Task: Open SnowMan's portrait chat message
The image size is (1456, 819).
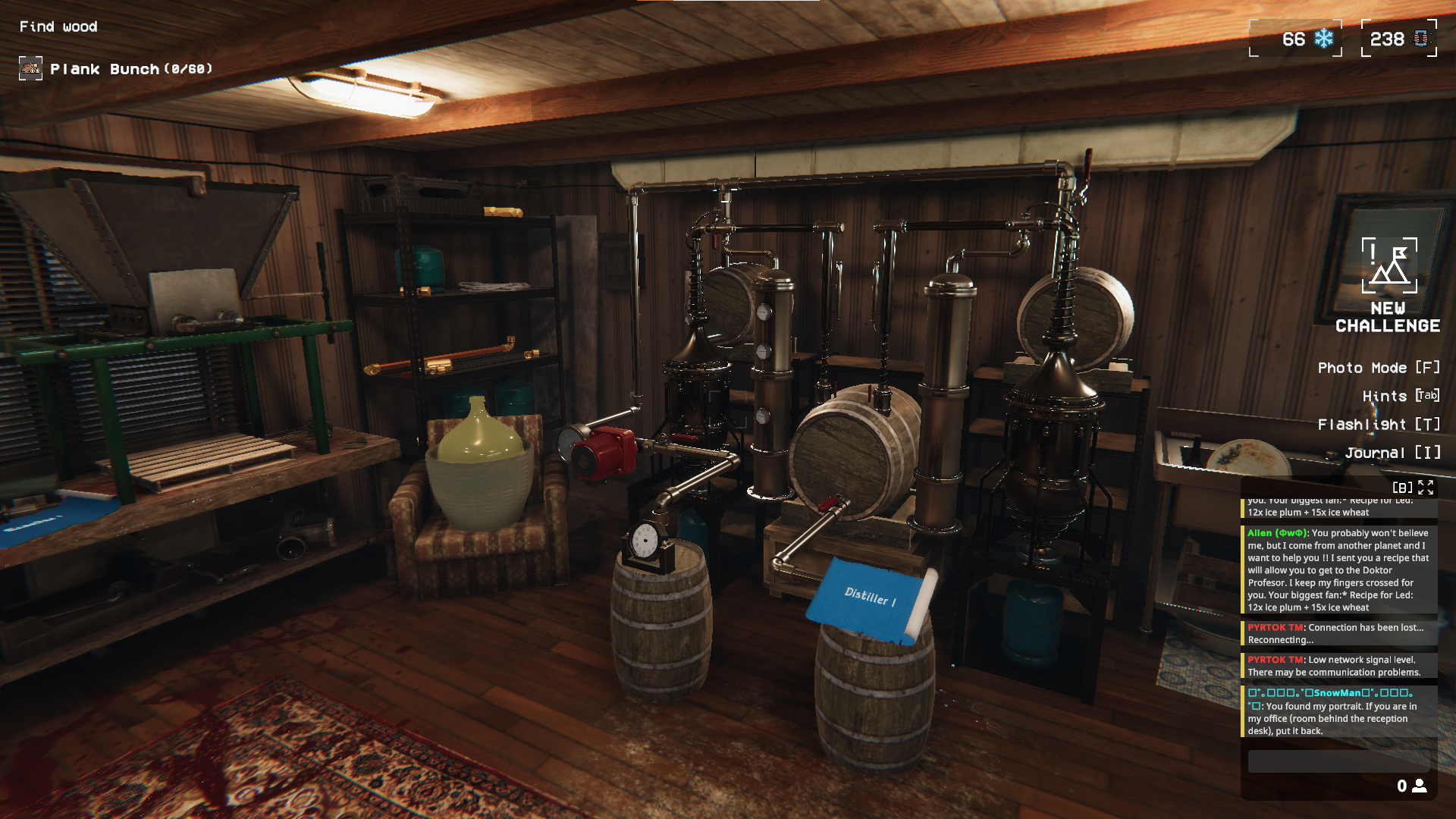Action: pos(1338,711)
